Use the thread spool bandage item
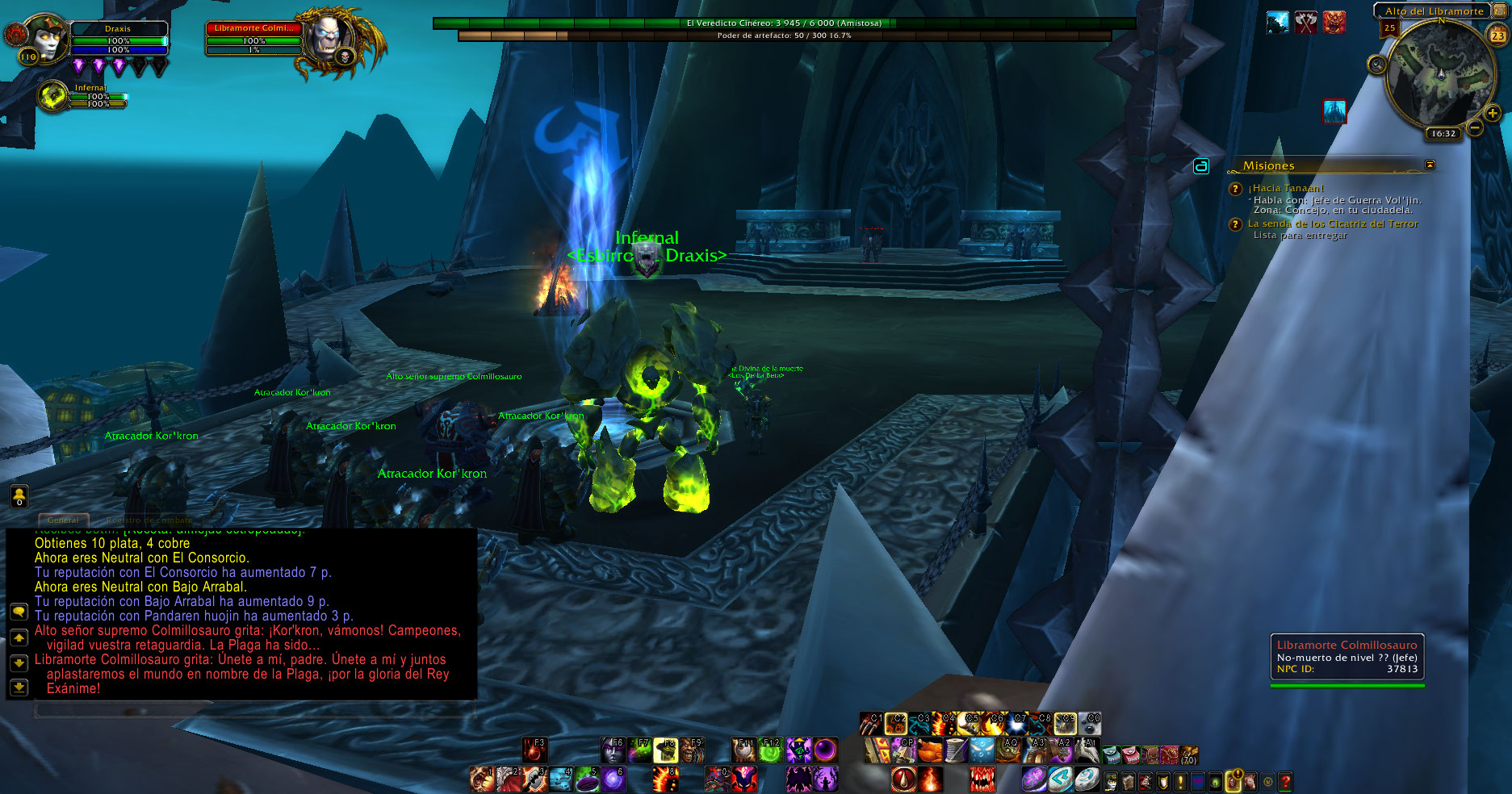Screen dimensions: 1512x794 [x=956, y=750]
